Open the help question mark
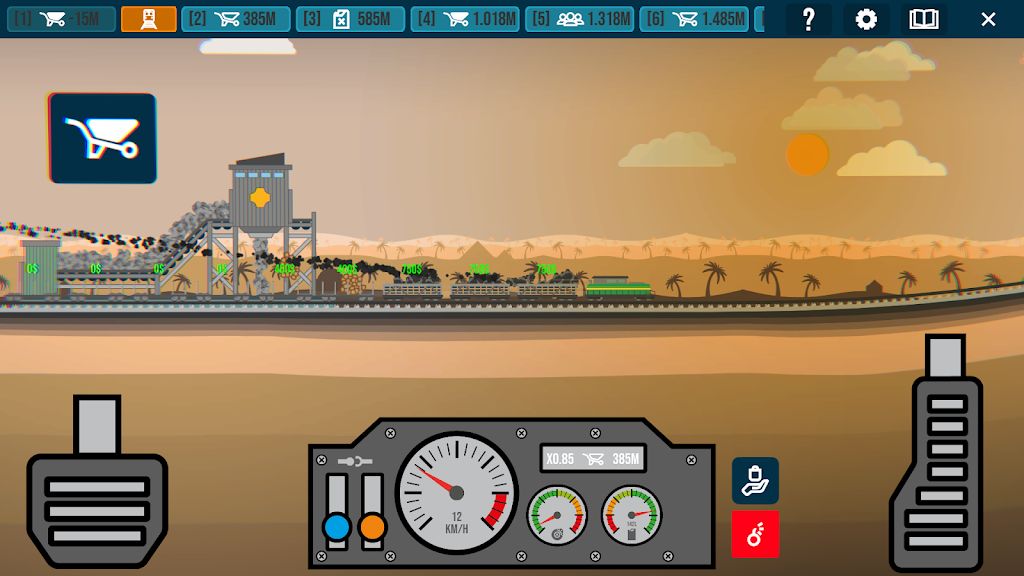 click(809, 19)
